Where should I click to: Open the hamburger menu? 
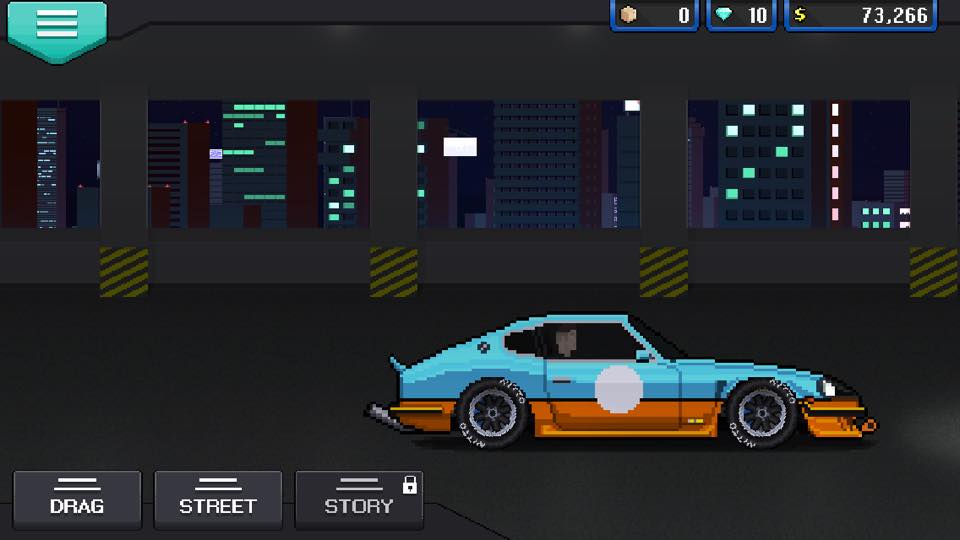[56, 27]
